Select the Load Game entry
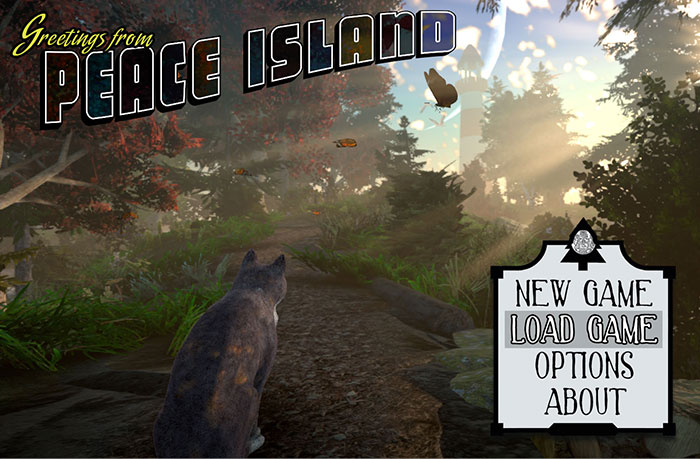 (x=584, y=329)
